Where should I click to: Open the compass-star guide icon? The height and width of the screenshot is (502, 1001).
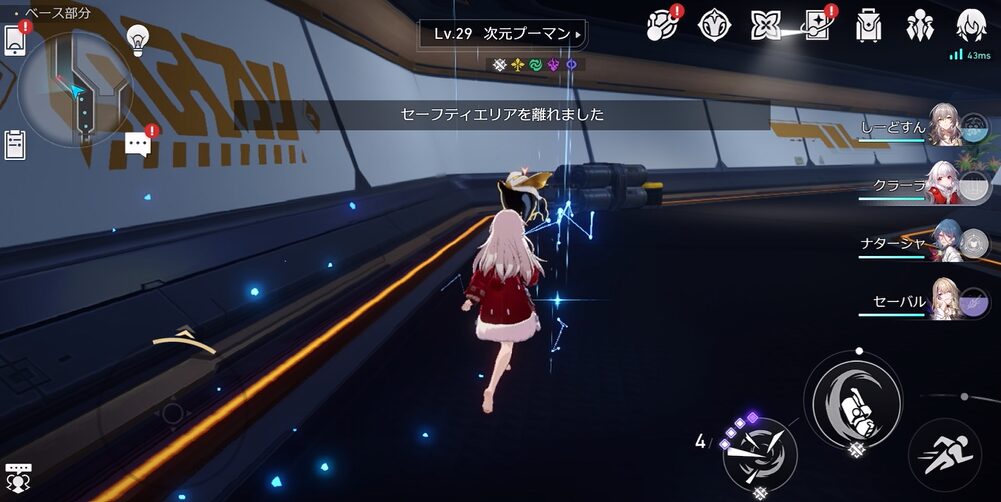pos(713,25)
